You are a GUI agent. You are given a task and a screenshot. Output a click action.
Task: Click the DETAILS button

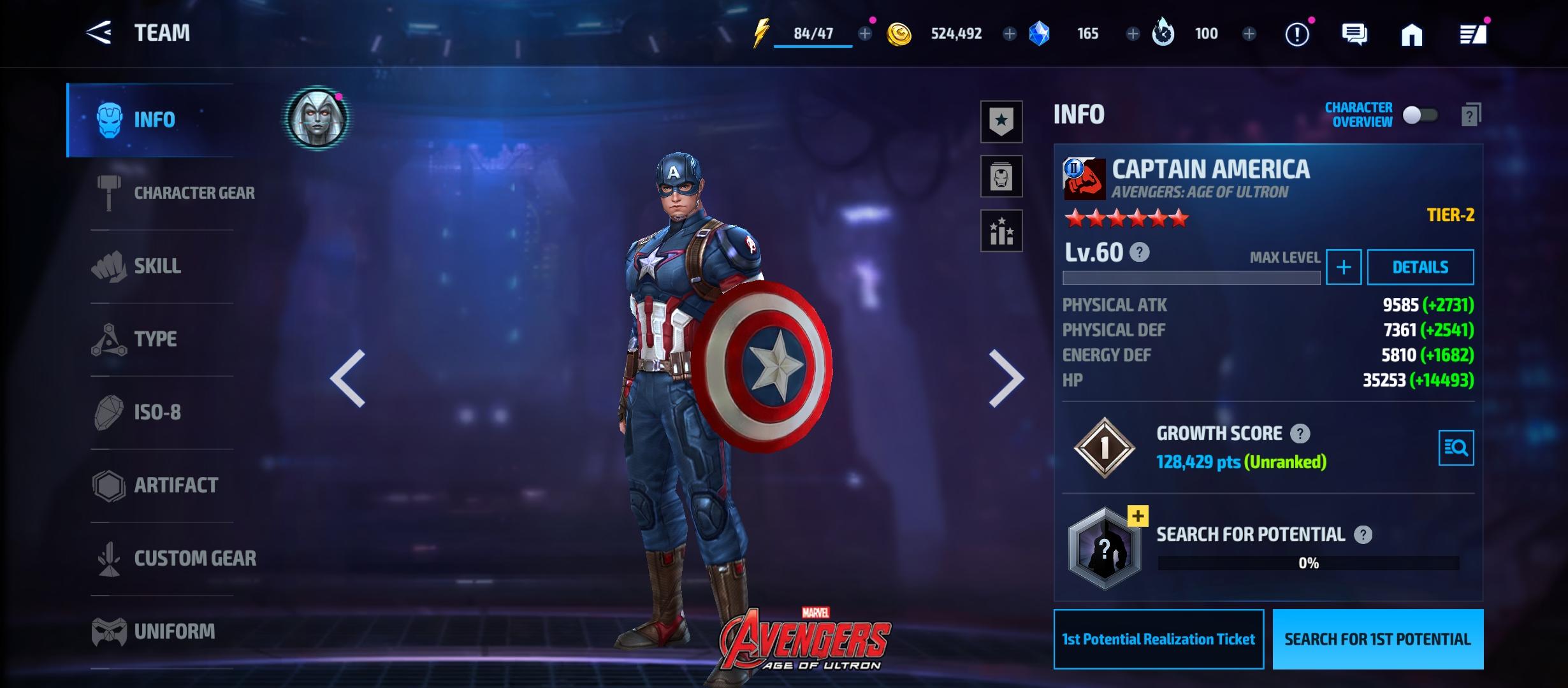pos(1420,267)
